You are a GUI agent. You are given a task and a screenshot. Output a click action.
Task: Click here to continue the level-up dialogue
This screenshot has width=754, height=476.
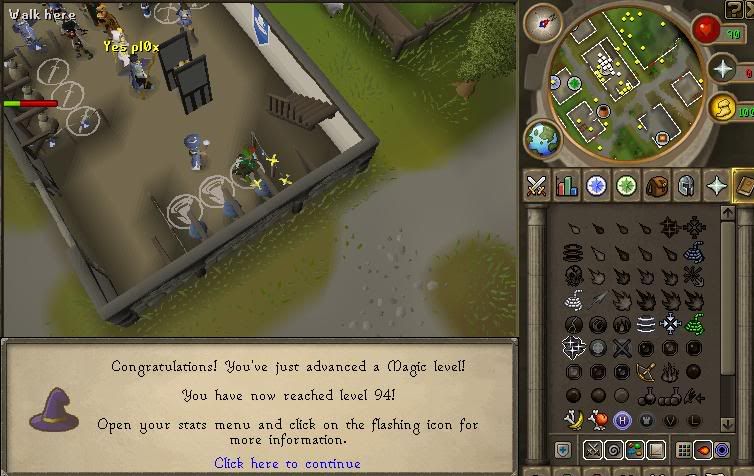coord(287,463)
